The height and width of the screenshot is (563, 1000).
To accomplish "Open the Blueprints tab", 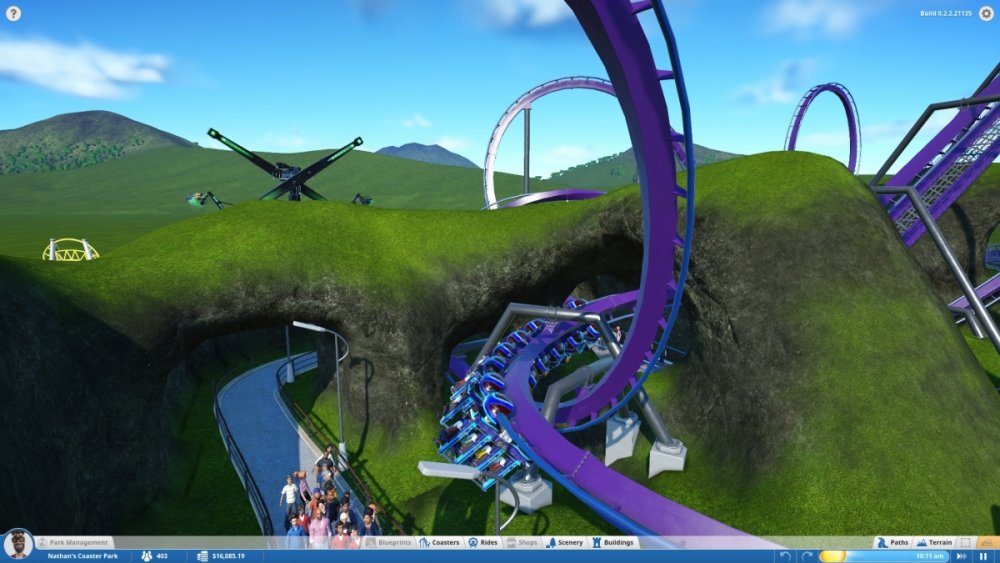I will tap(389, 542).
